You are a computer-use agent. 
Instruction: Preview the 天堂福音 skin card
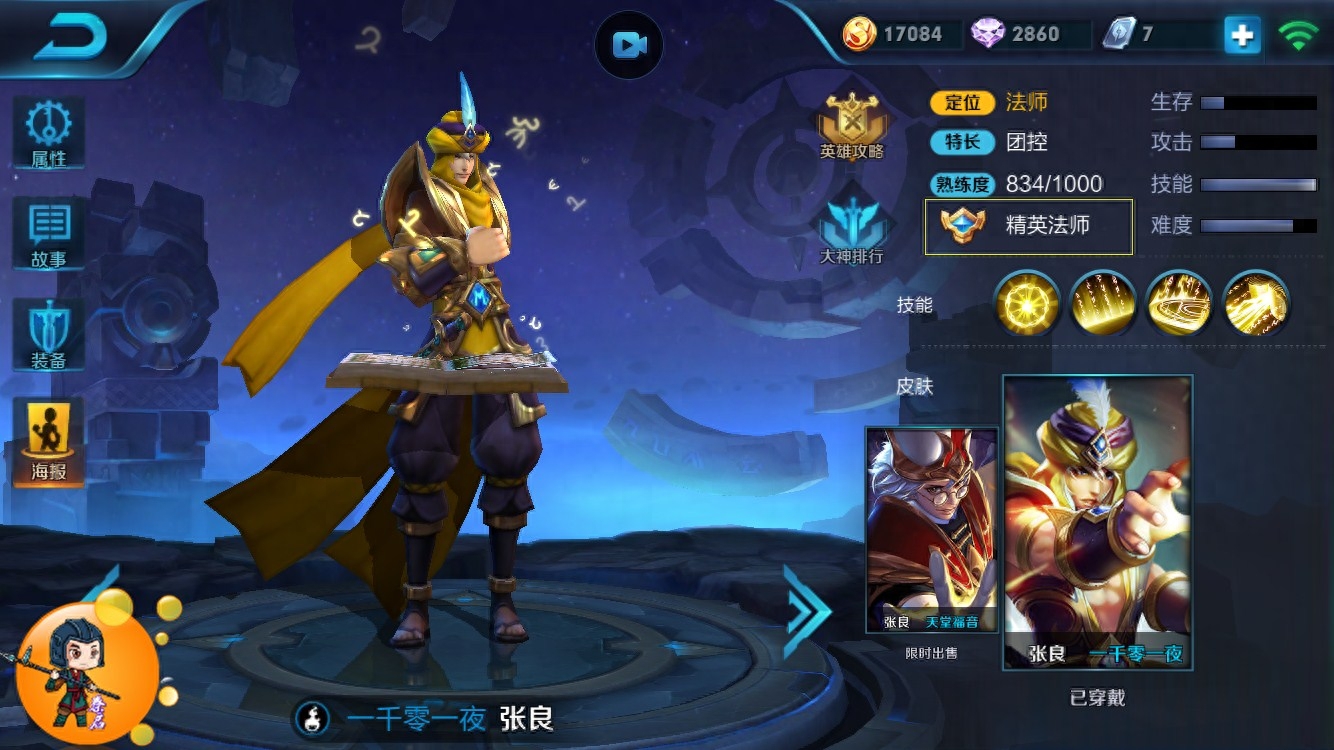coord(932,530)
